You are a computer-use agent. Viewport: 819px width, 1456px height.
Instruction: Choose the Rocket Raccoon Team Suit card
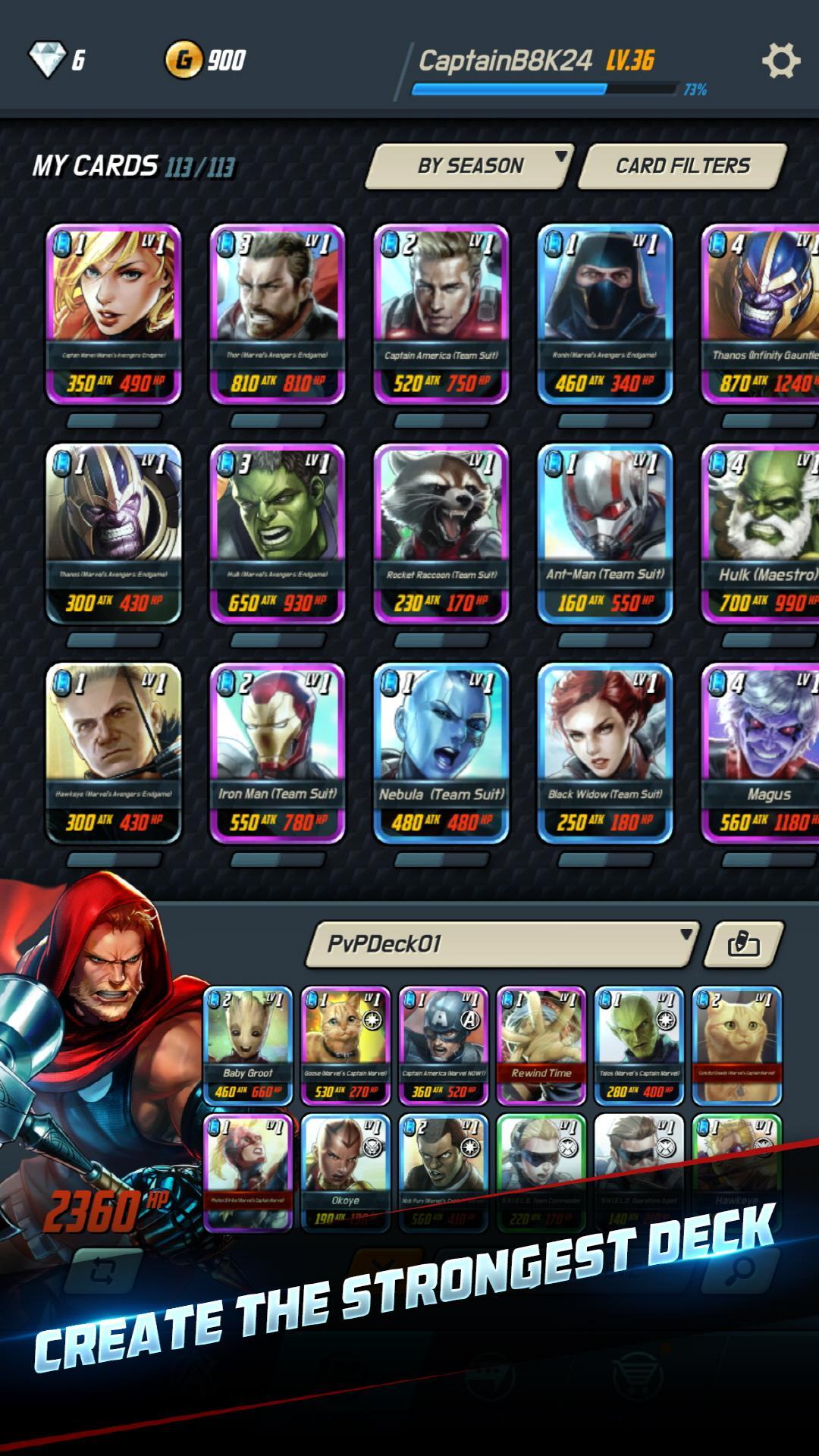[x=441, y=533]
